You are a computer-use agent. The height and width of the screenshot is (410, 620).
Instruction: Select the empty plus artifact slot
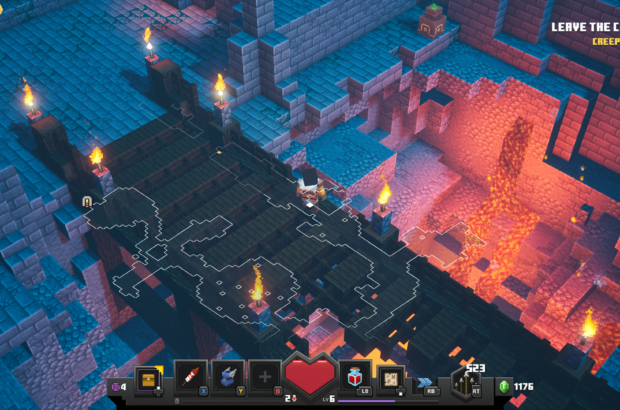[265, 377]
